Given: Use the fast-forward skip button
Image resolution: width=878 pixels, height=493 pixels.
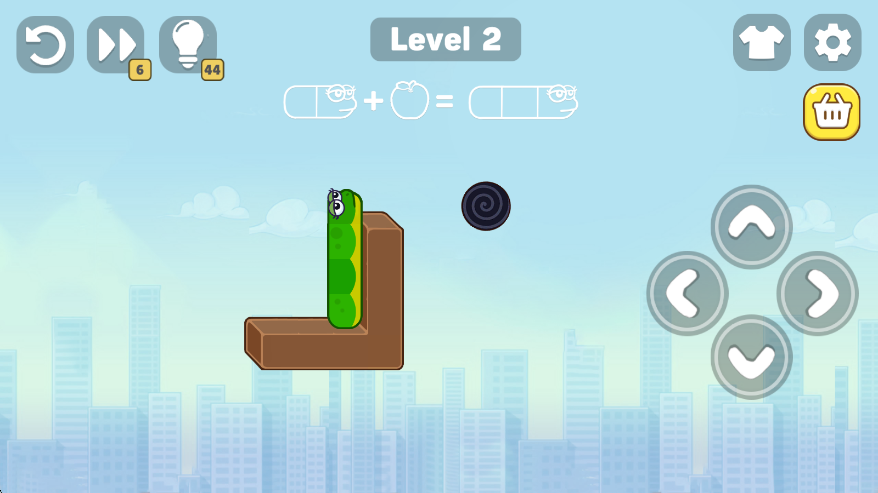Looking at the screenshot, I should pos(115,44).
